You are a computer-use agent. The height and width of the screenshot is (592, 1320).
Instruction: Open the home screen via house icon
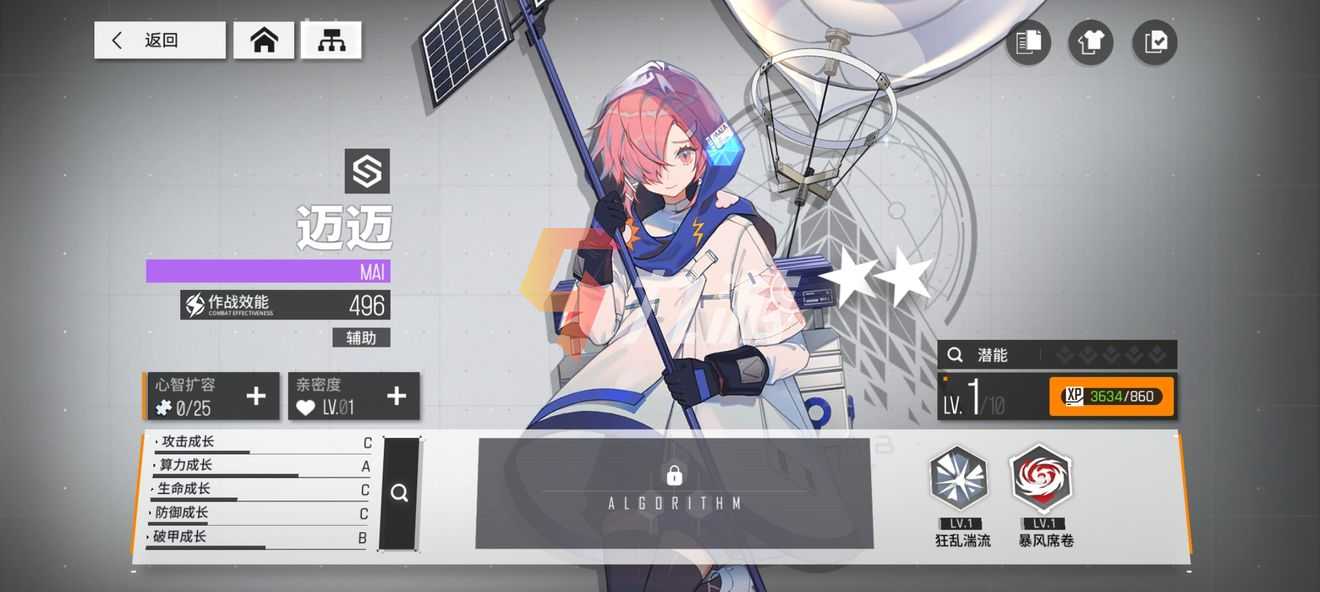[x=264, y=40]
